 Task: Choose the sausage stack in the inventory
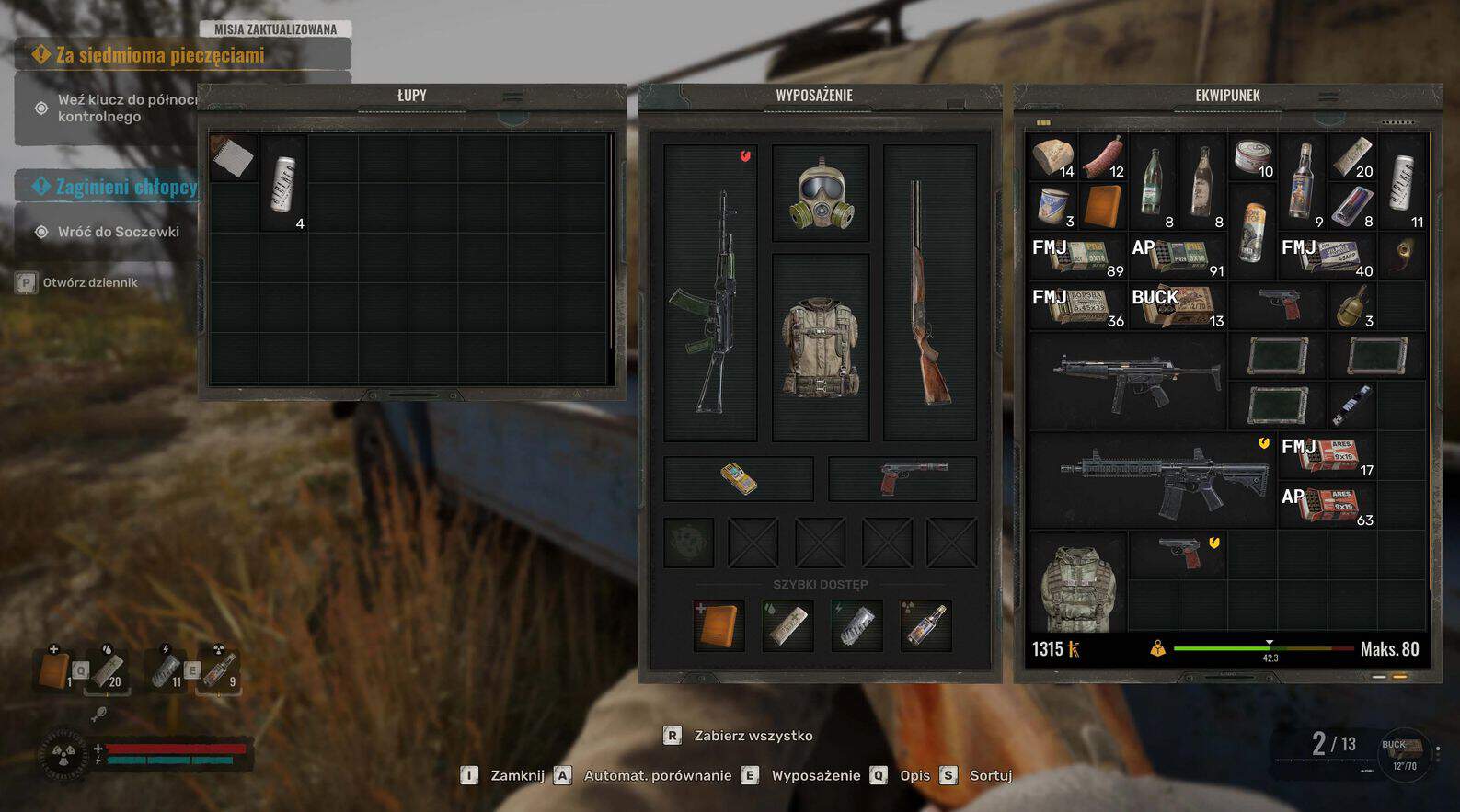click(x=1103, y=157)
